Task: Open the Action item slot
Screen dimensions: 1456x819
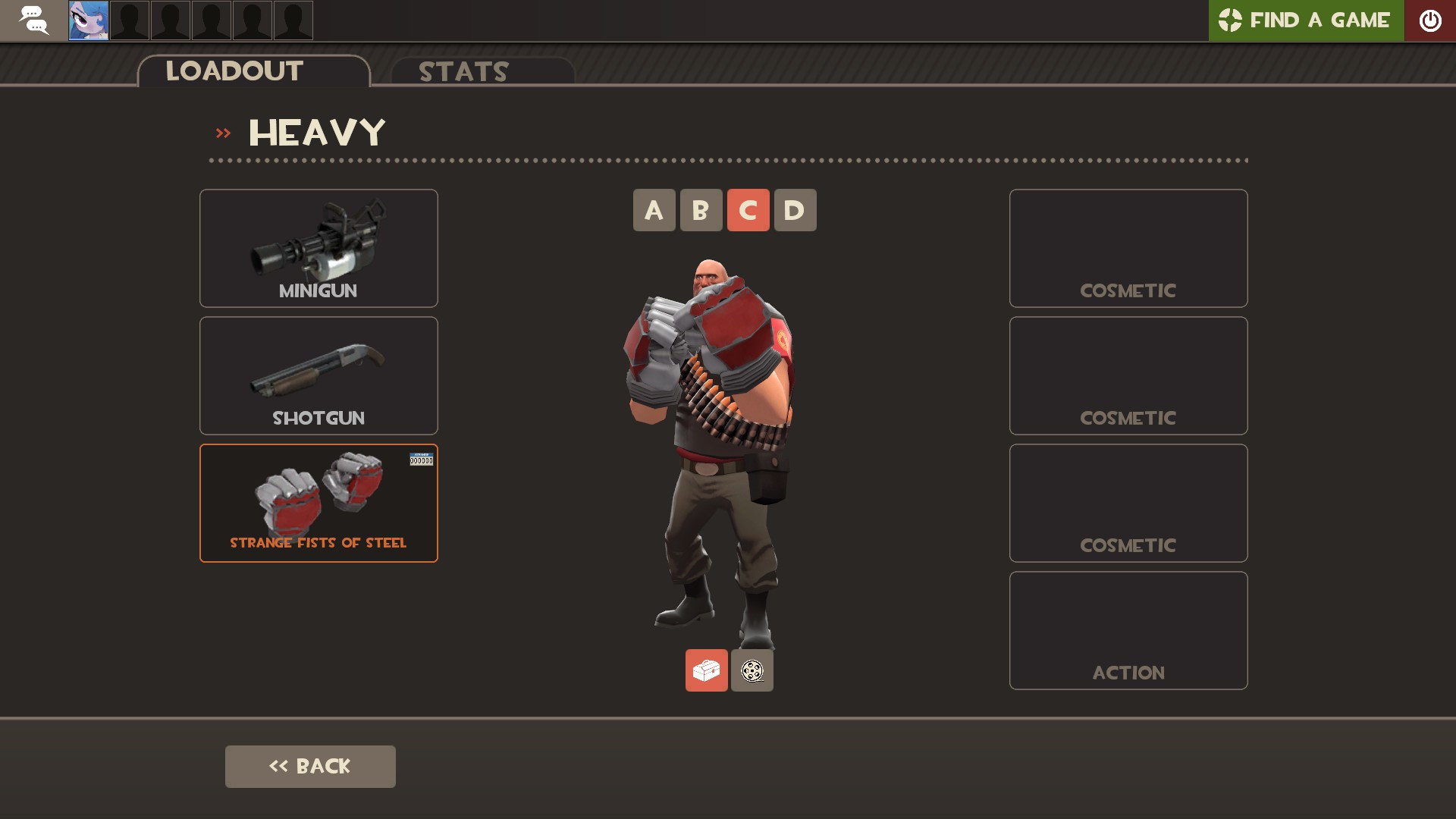Action: (x=1128, y=629)
